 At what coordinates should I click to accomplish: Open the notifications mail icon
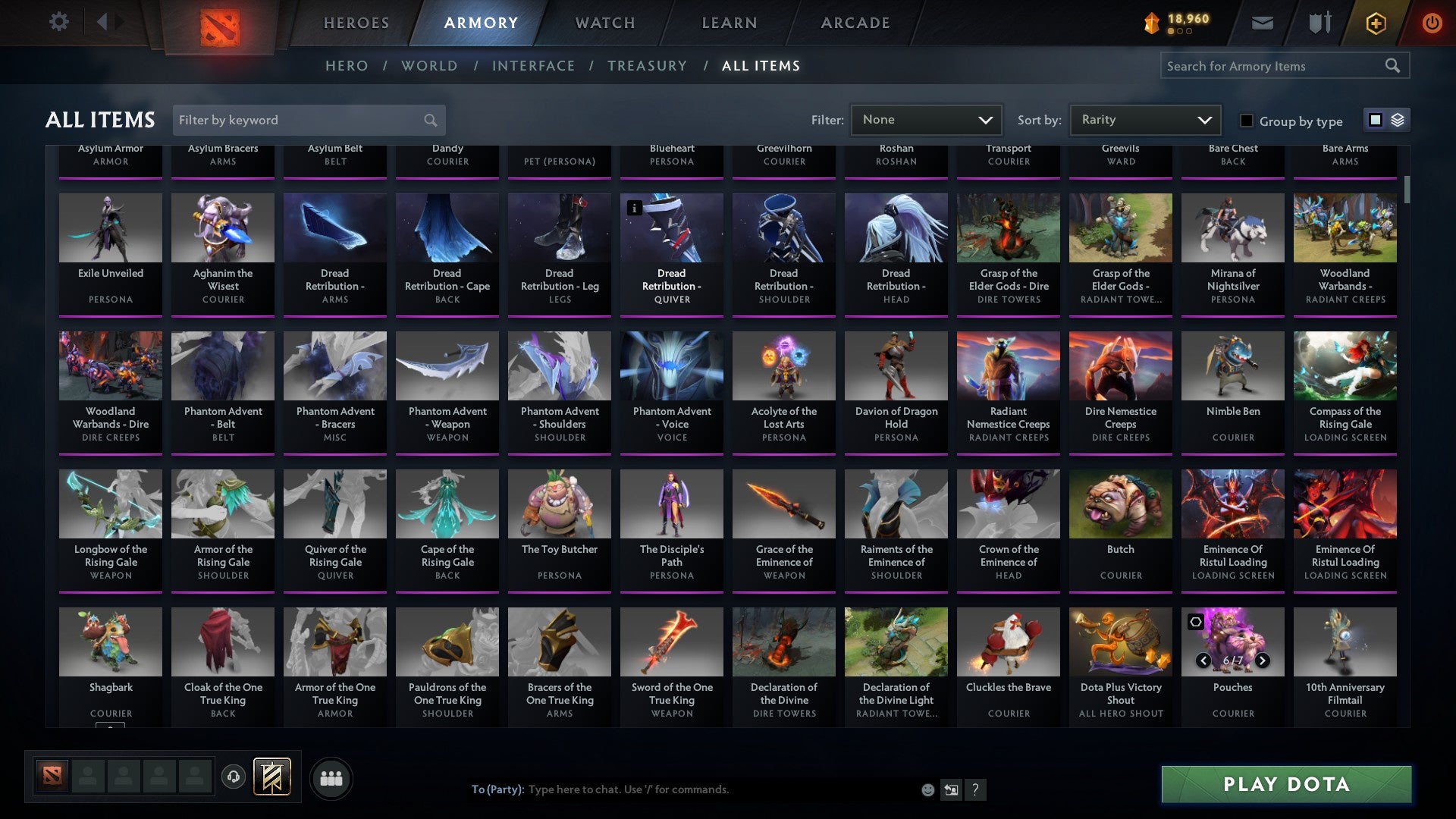point(1262,23)
